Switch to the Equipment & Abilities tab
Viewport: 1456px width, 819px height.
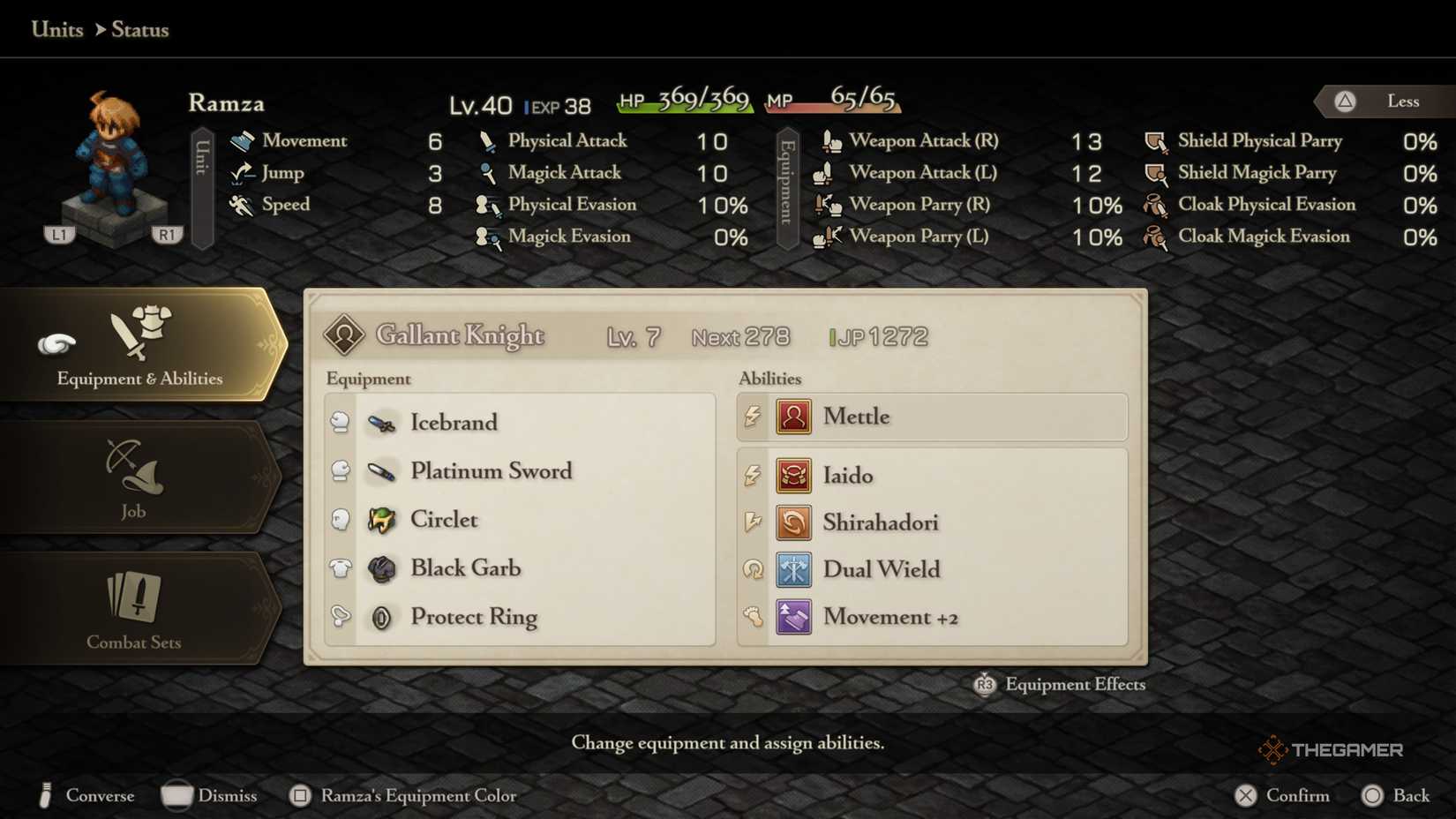(141, 344)
